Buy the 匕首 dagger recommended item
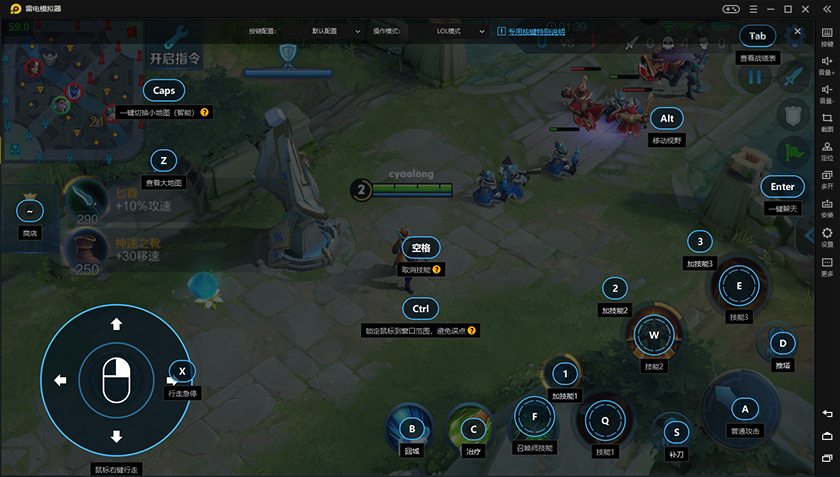840x477 pixels. pos(83,196)
